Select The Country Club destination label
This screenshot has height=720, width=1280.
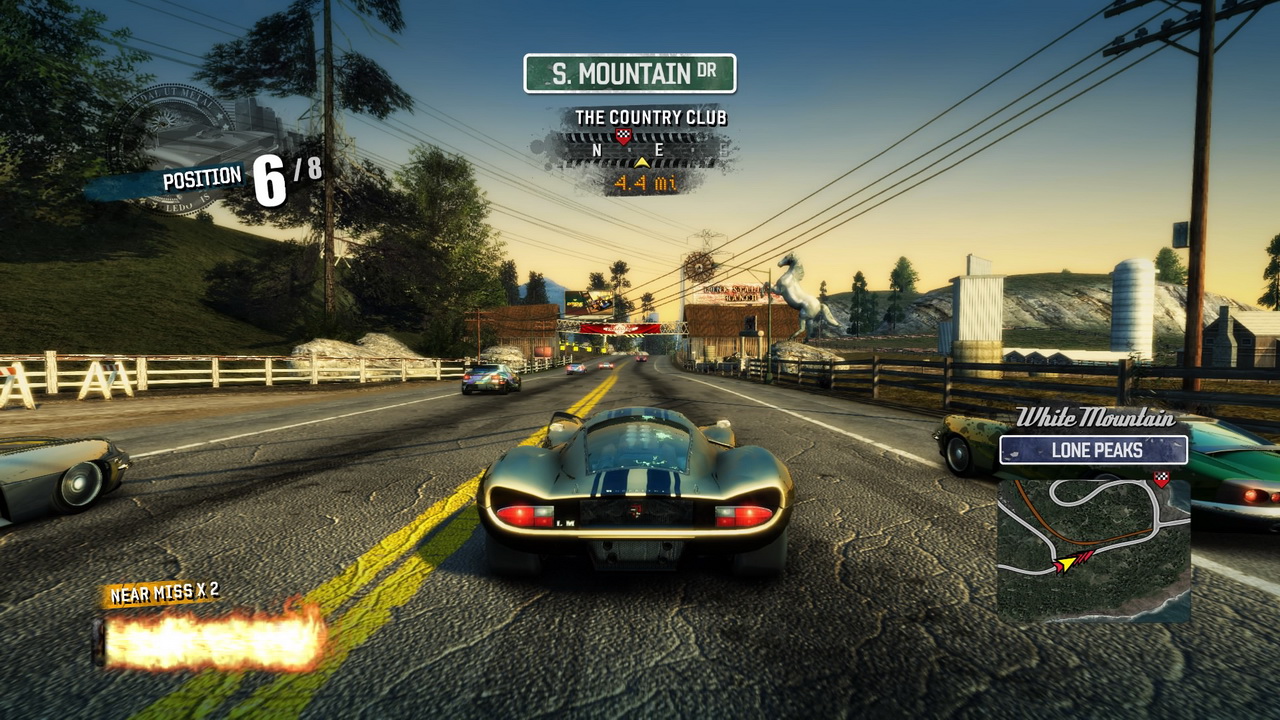tap(650, 118)
